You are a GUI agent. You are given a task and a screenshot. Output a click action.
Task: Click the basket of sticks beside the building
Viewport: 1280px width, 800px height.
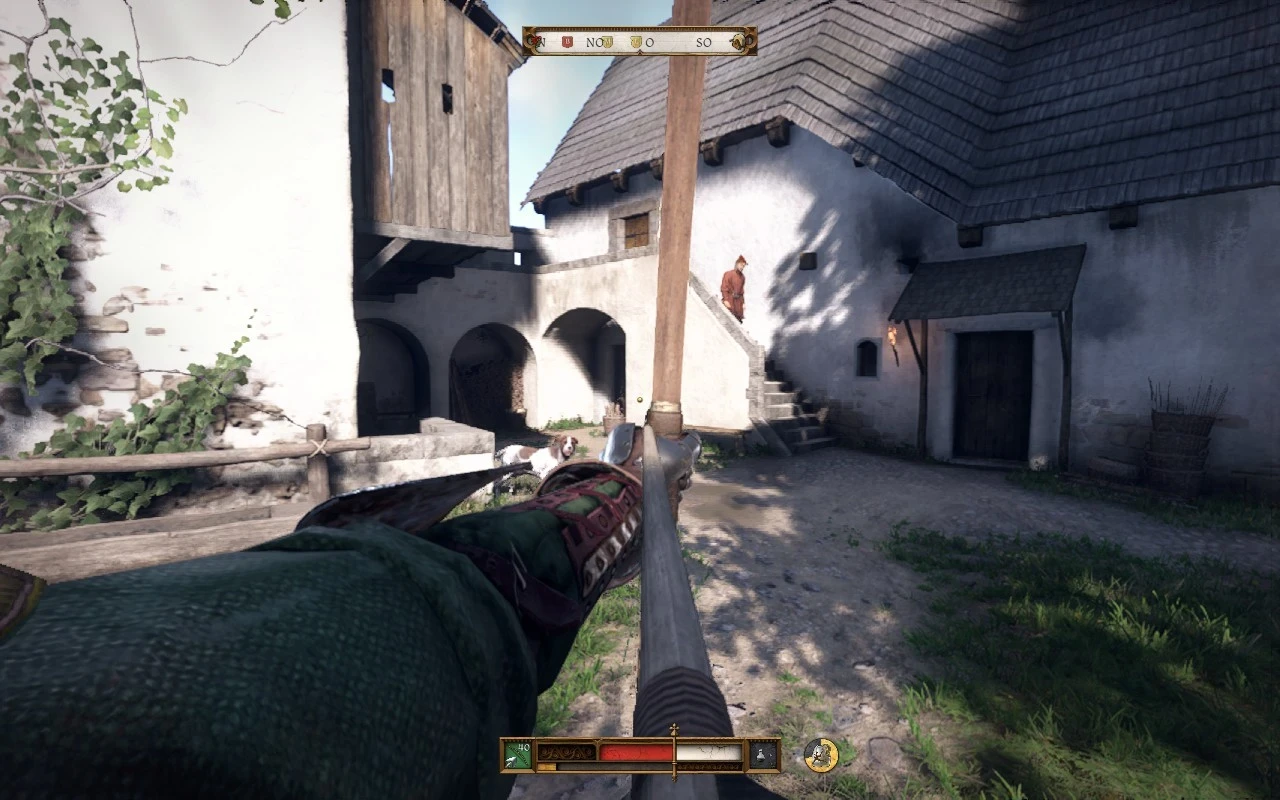pyautogui.click(x=1178, y=435)
